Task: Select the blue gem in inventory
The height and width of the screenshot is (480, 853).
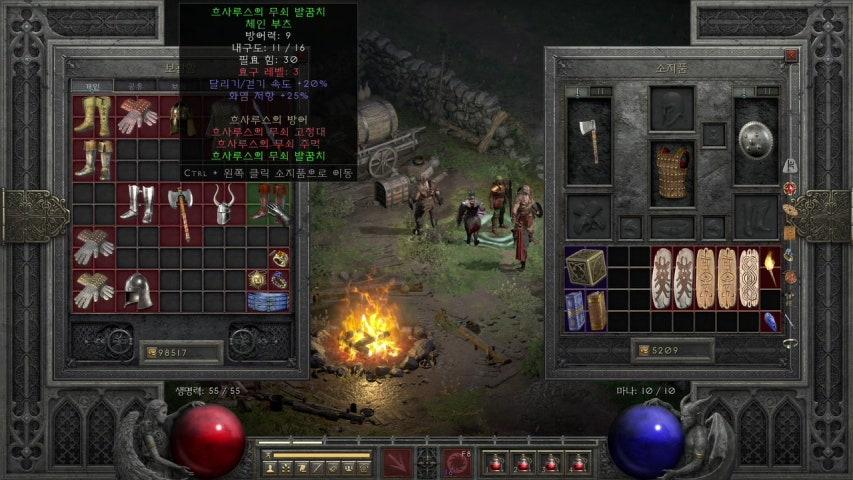Action: click(770, 321)
